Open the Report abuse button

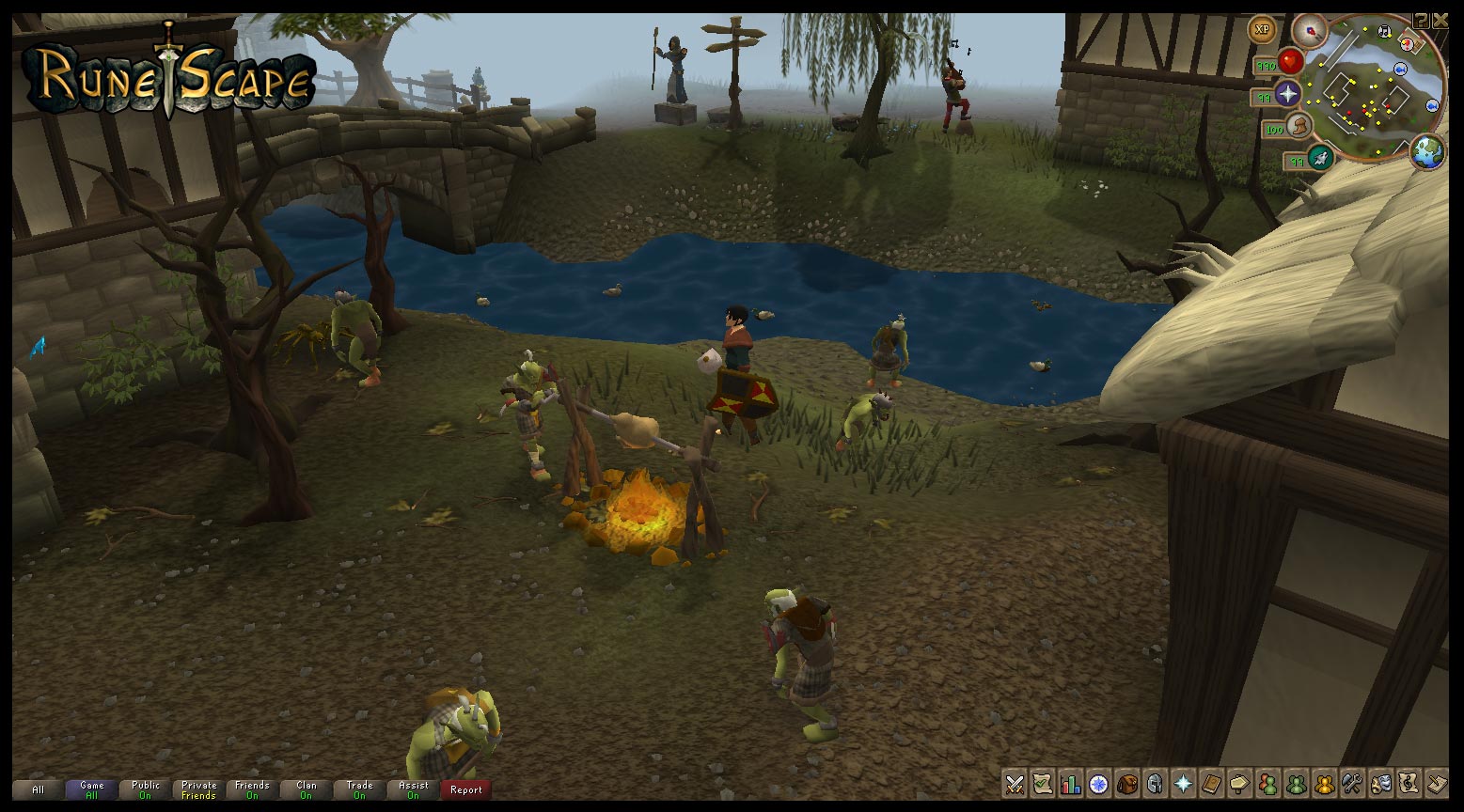465,789
